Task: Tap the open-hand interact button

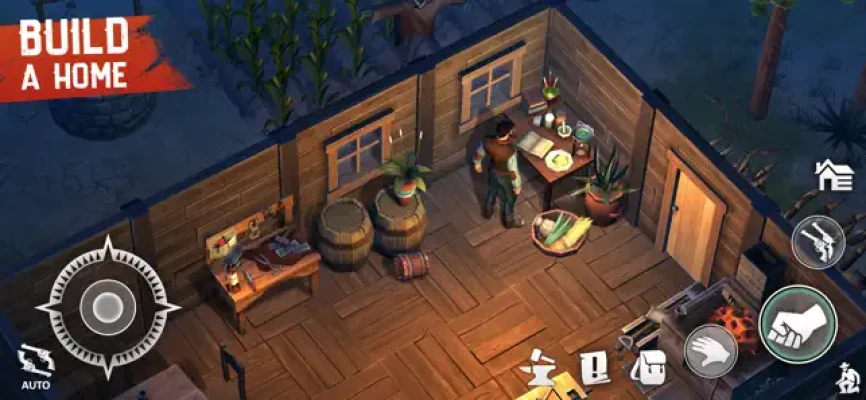Action: (710, 351)
